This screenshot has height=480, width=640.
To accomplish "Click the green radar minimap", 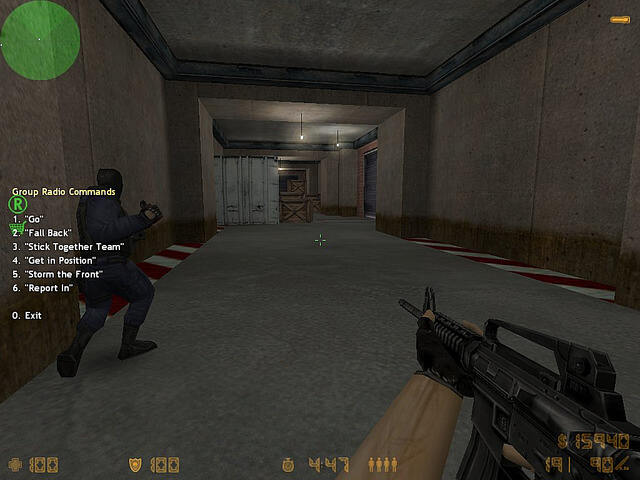I will pos(40,40).
